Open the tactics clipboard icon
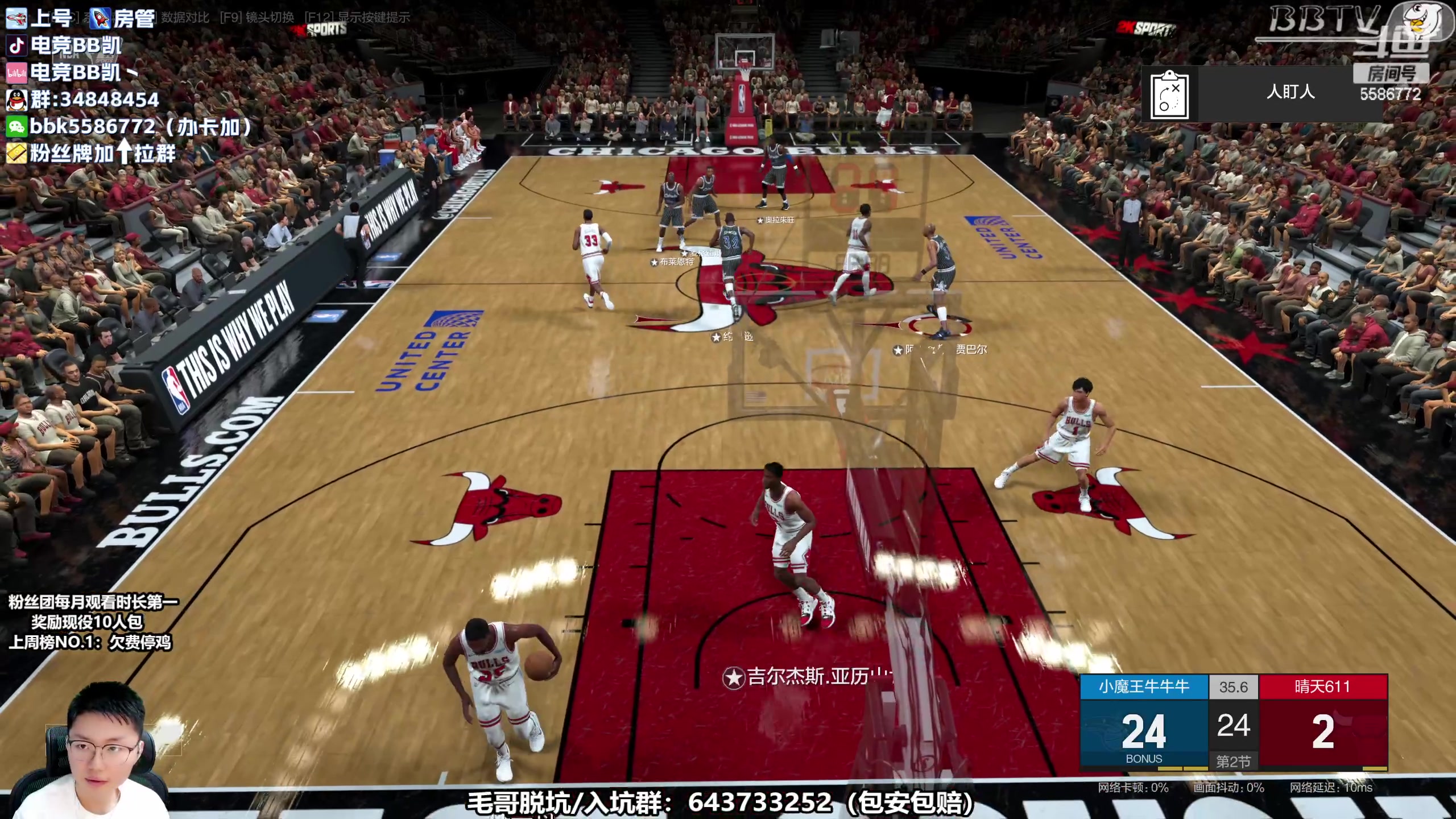1456x819 pixels. tap(1169, 94)
